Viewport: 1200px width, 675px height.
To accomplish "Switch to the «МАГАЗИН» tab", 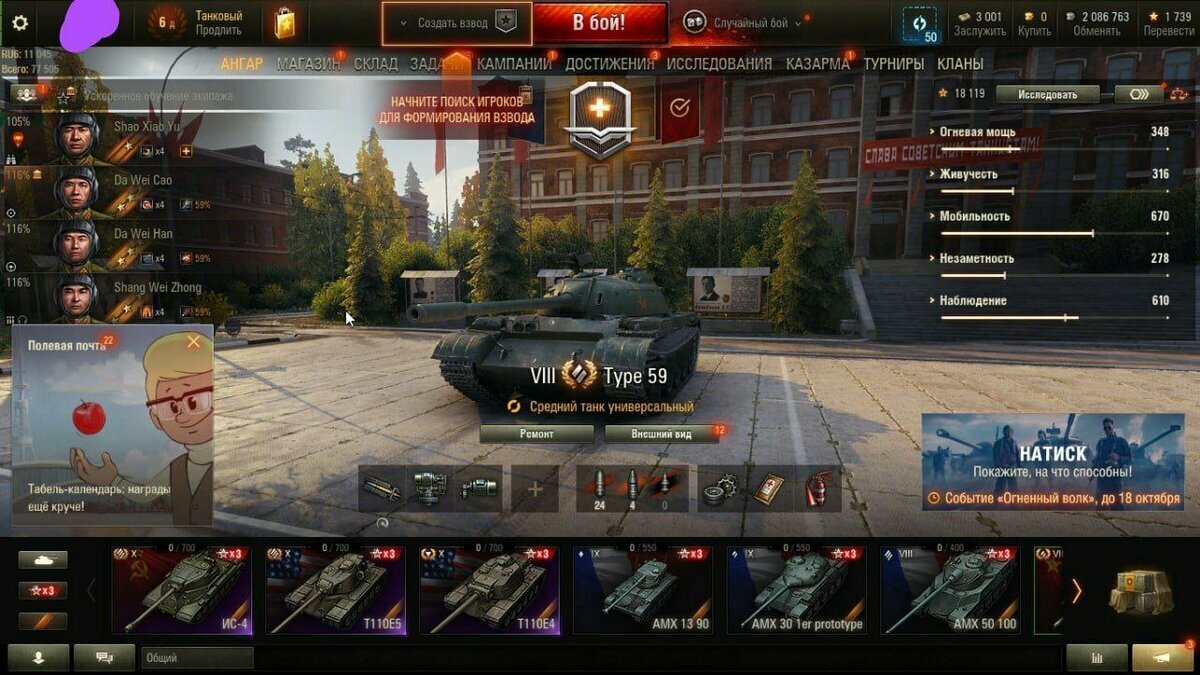I will [308, 64].
